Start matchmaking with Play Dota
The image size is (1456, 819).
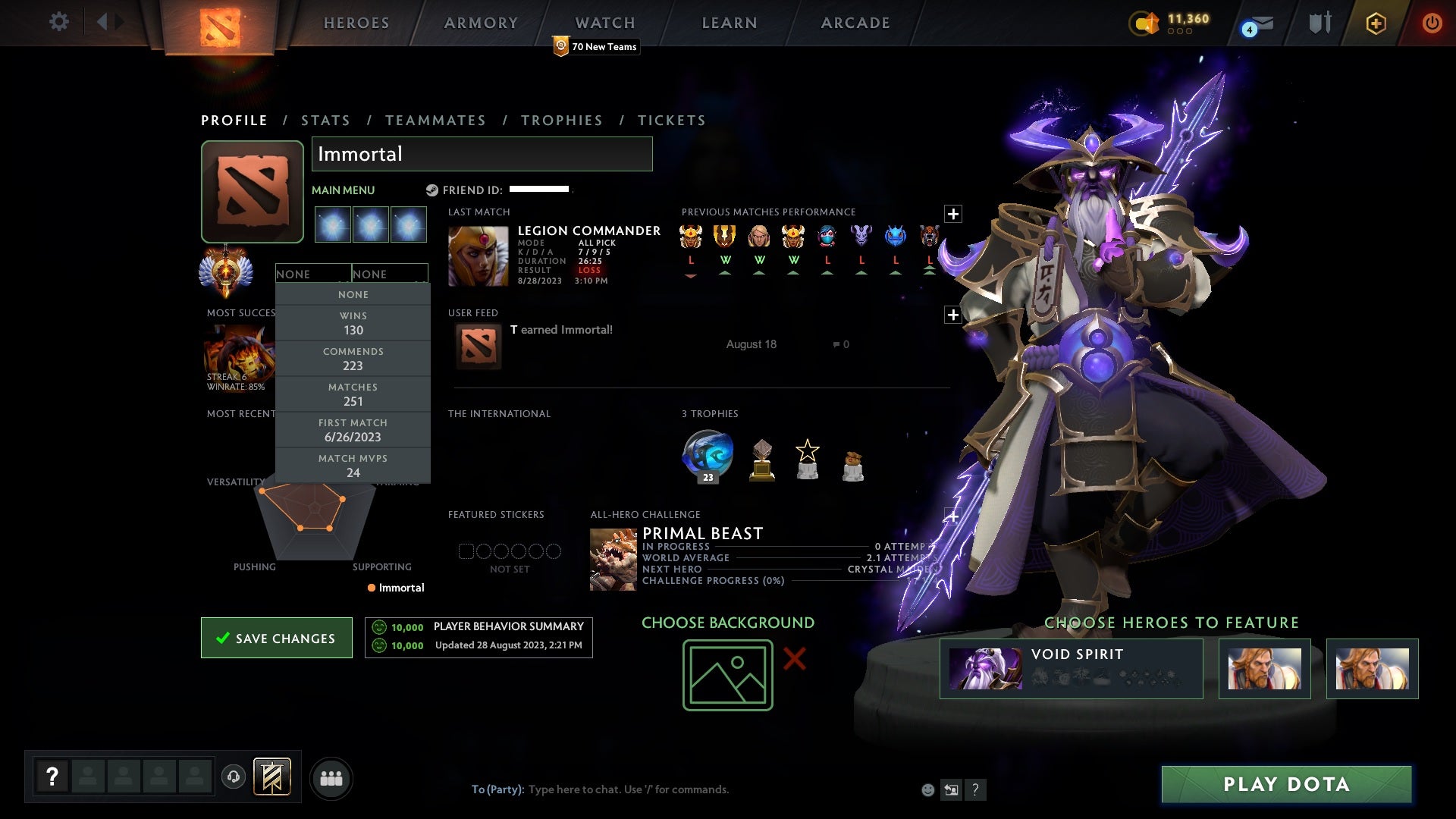(1286, 784)
